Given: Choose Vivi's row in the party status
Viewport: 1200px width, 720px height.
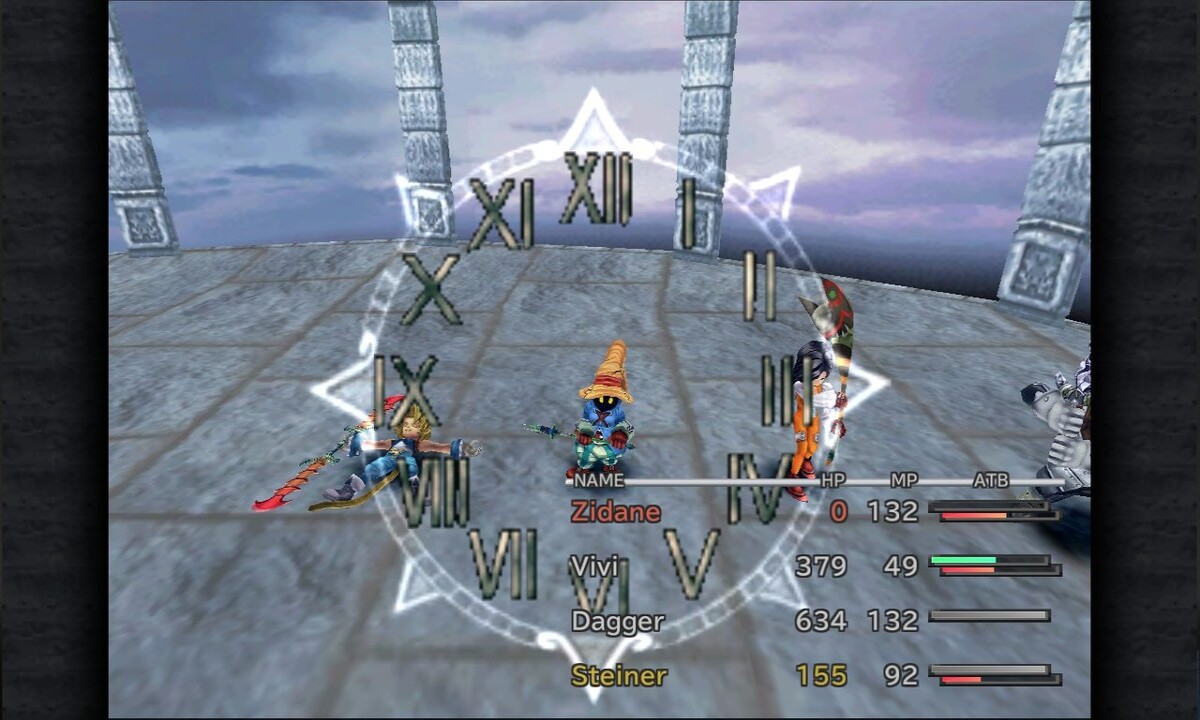Looking at the screenshot, I should click(x=594, y=567).
